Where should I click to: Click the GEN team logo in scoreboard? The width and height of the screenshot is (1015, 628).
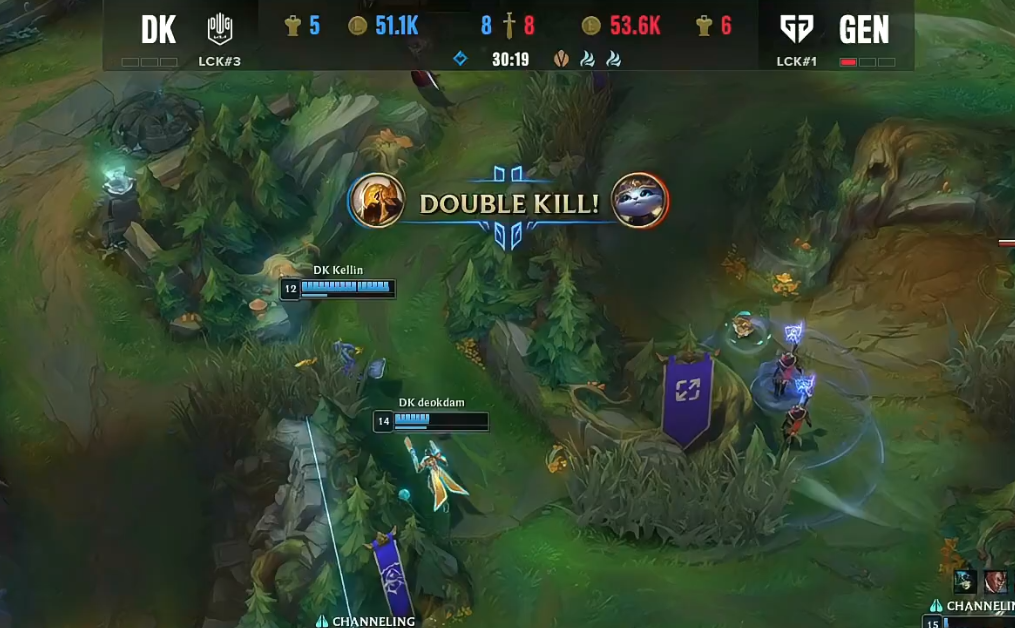(796, 29)
